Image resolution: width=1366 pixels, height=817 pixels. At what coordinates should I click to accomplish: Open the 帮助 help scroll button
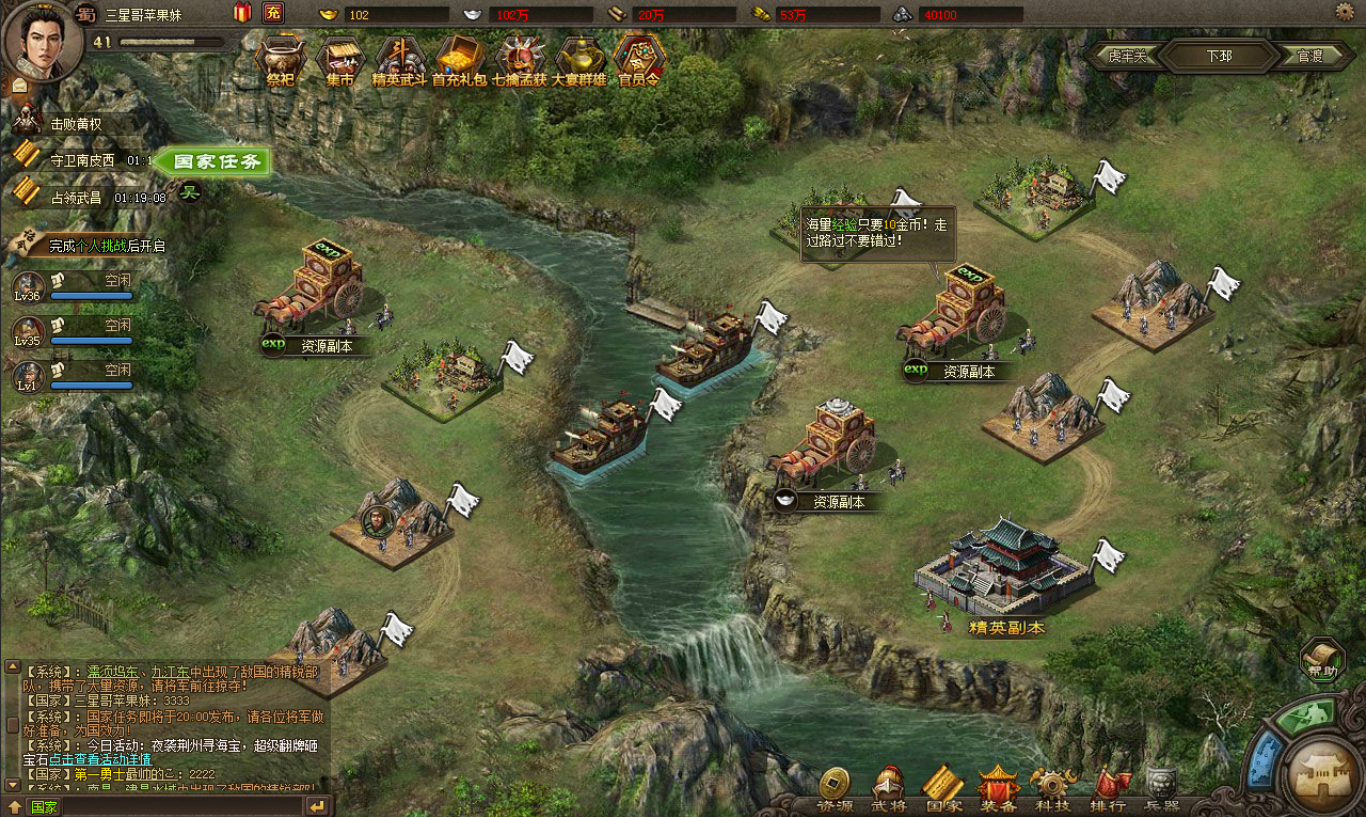[x=1322, y=660]
